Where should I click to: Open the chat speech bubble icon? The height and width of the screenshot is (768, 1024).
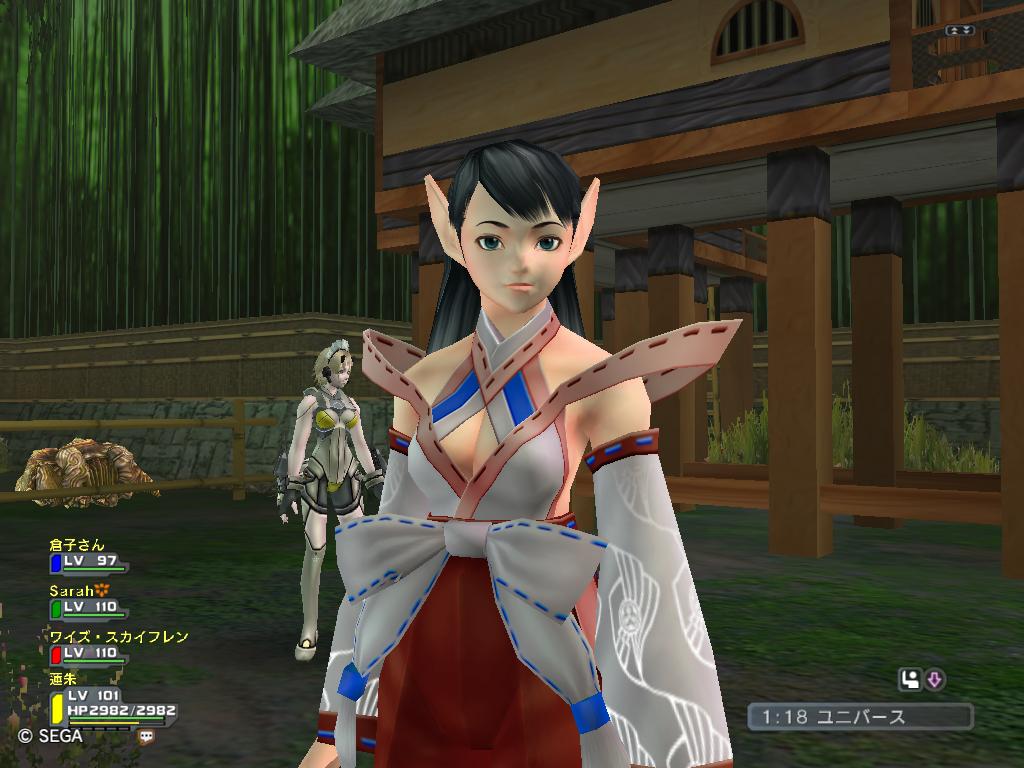[x=147, y=736]
